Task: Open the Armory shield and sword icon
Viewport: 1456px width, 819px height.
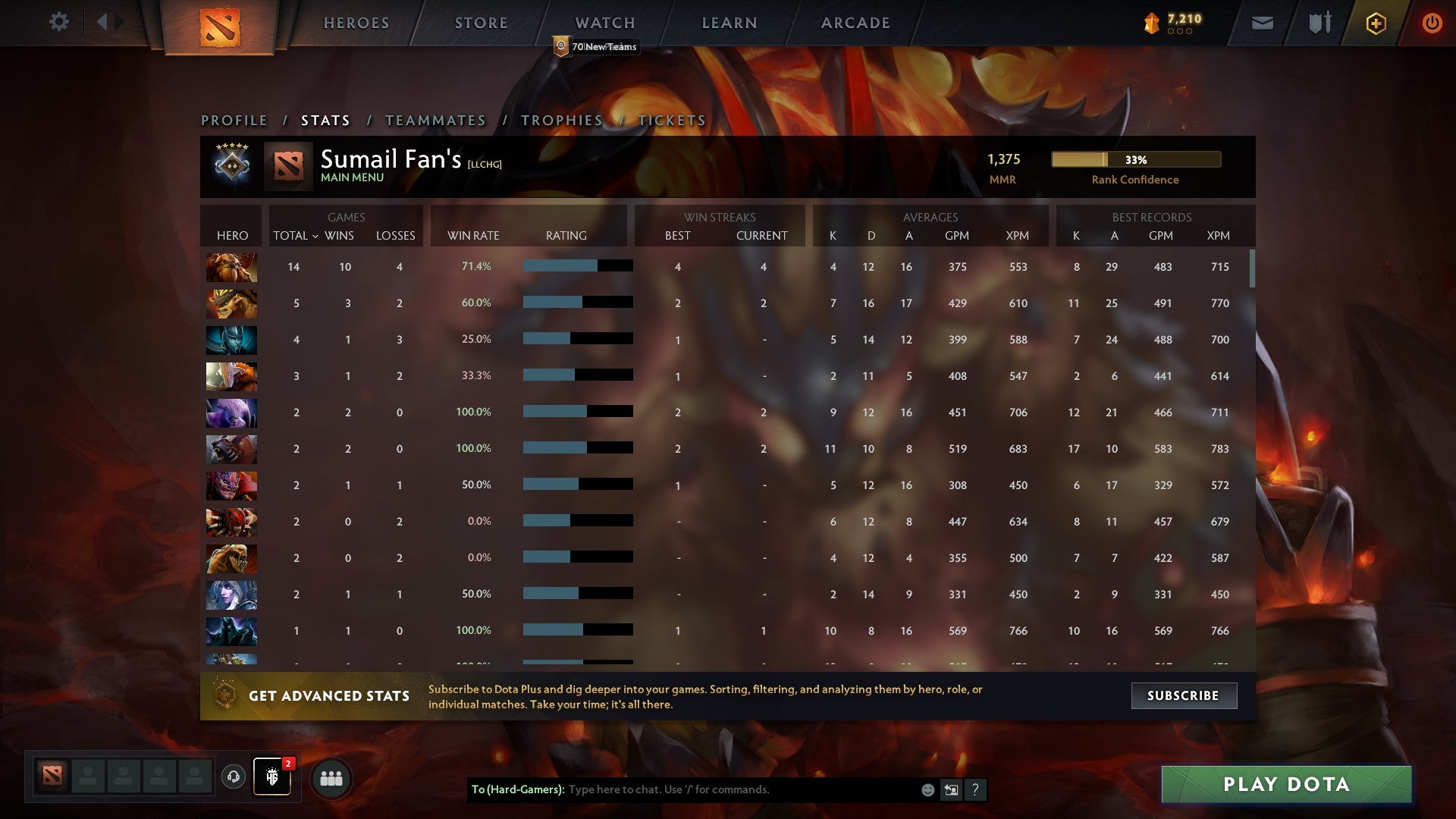Action: (x=1319, y=23)
